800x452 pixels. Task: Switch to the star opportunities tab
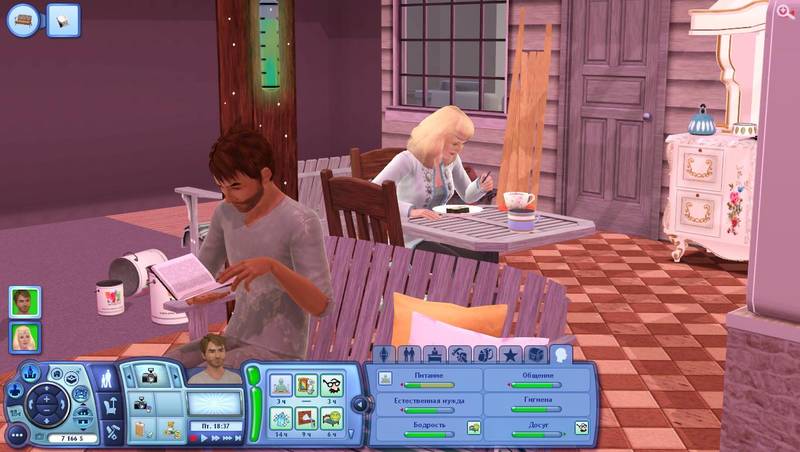tap(511, 355)
